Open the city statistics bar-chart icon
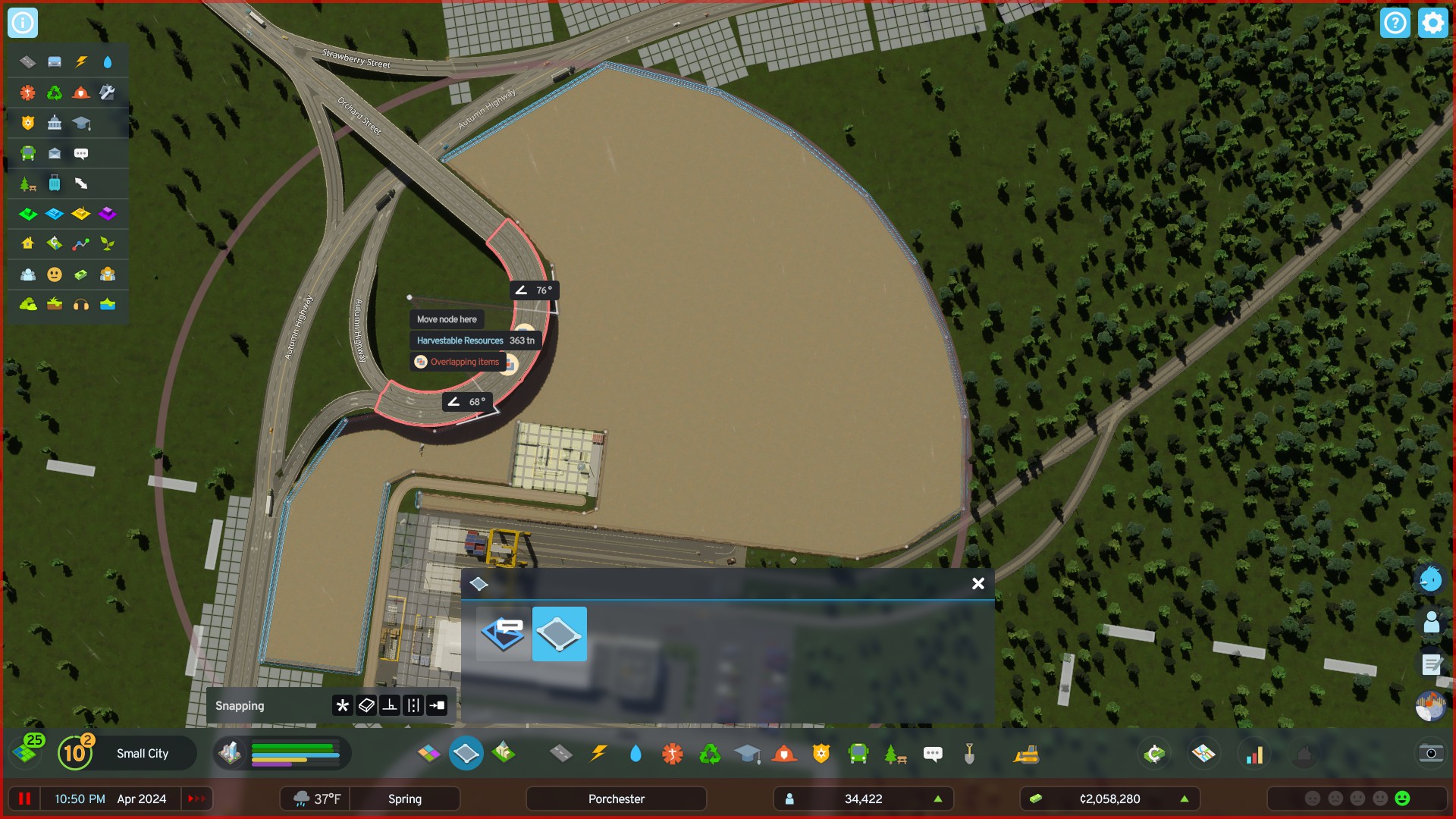This screenshot has height=819, width=1456. click(x=1256, y=754)
